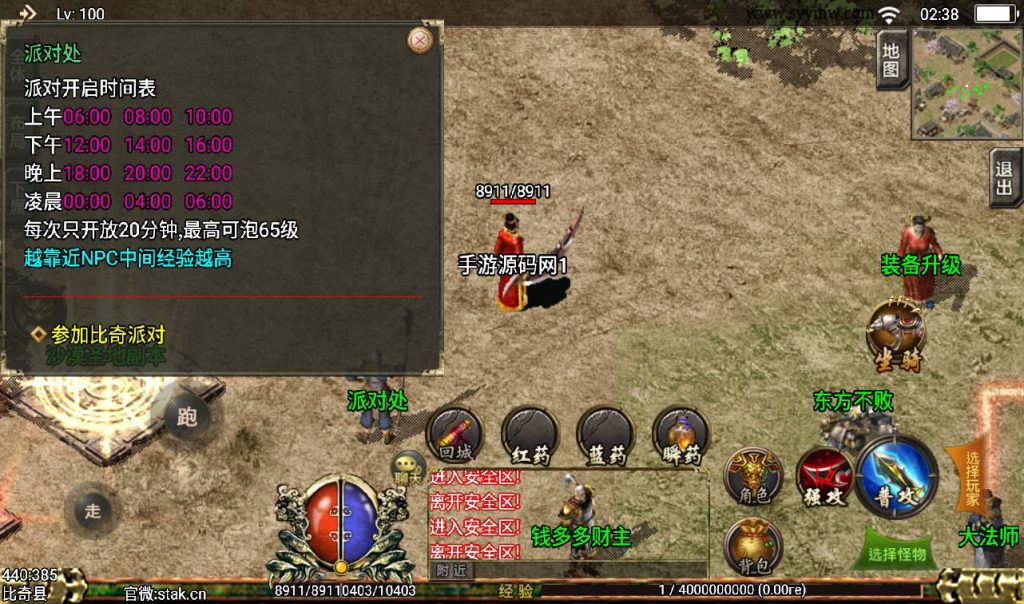The image size is (1024, 604).
Task: Trigger the 普攻 normal attack button
Action: pos(897,475)
